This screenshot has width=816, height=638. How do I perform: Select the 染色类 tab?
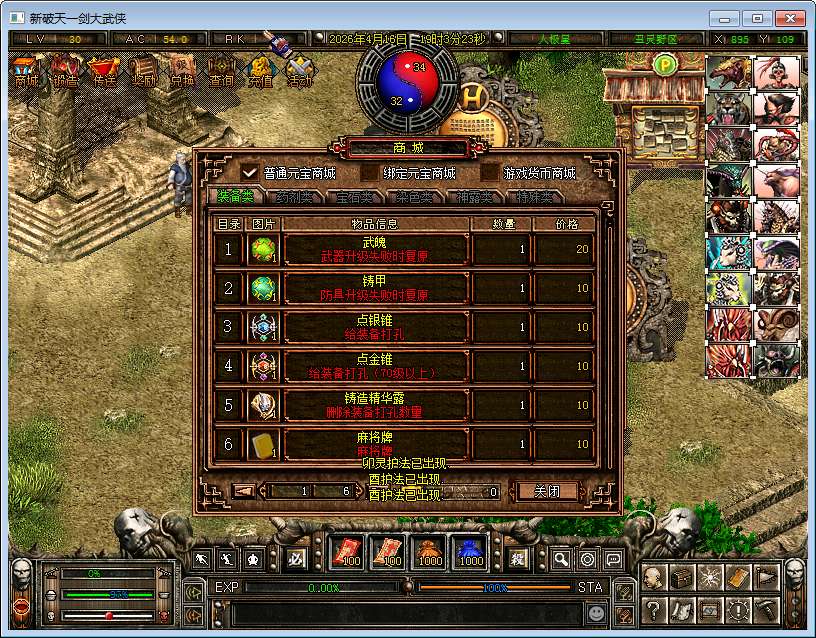click(412, 197)
